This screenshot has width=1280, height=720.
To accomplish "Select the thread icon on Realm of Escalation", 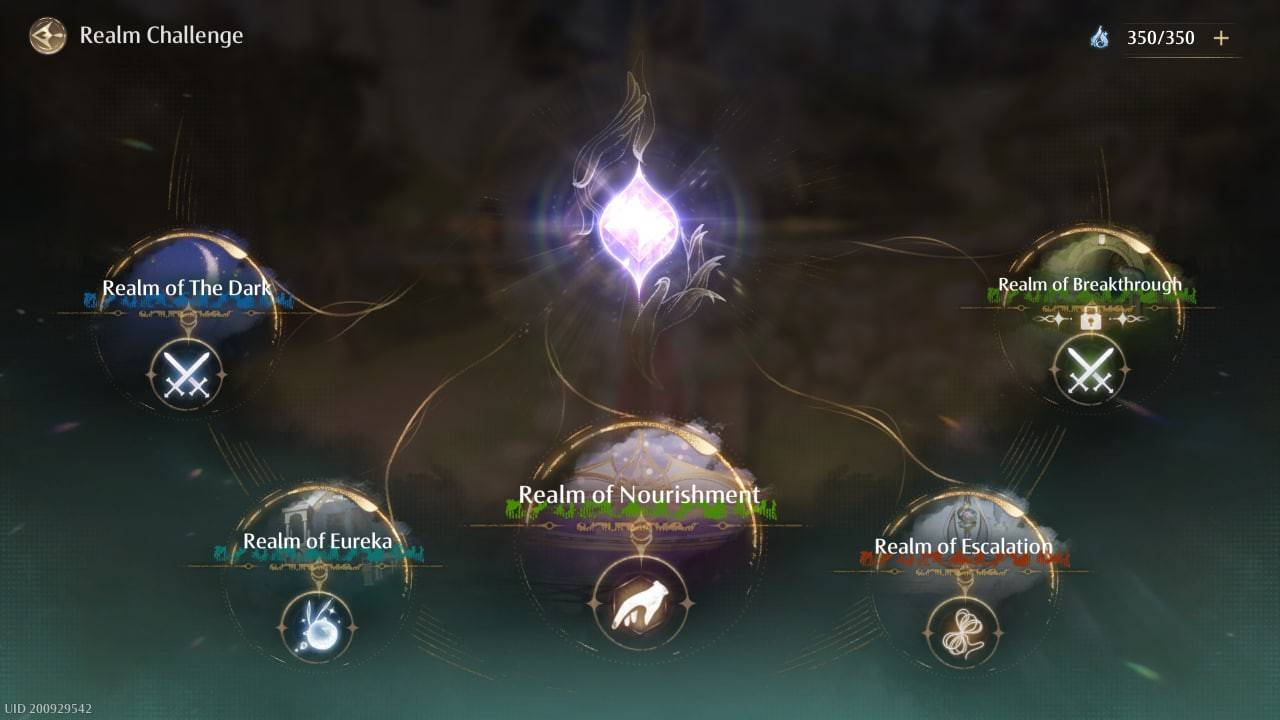I will tap(962, 632).
